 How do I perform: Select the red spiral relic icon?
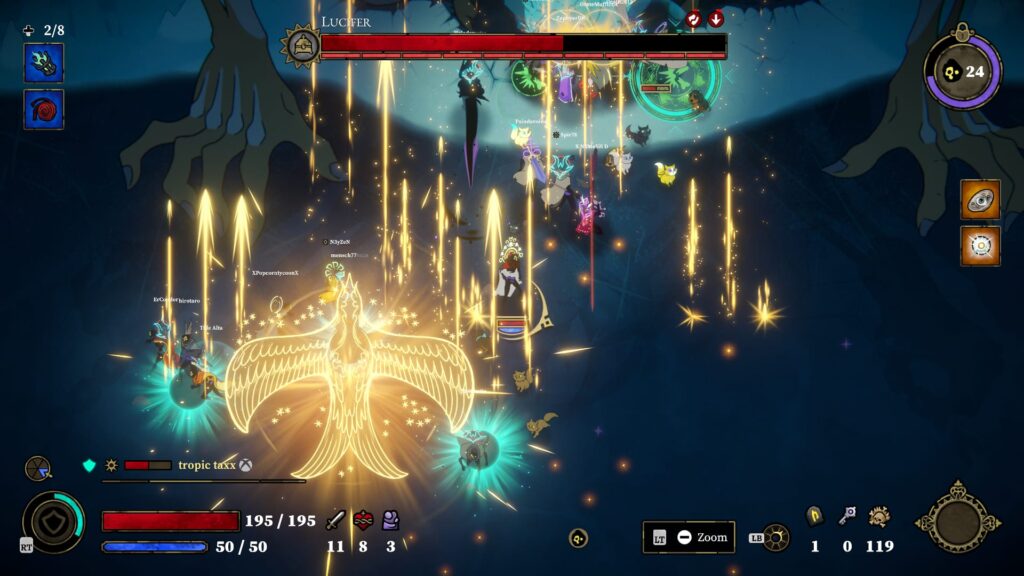(x=44, y=109)
